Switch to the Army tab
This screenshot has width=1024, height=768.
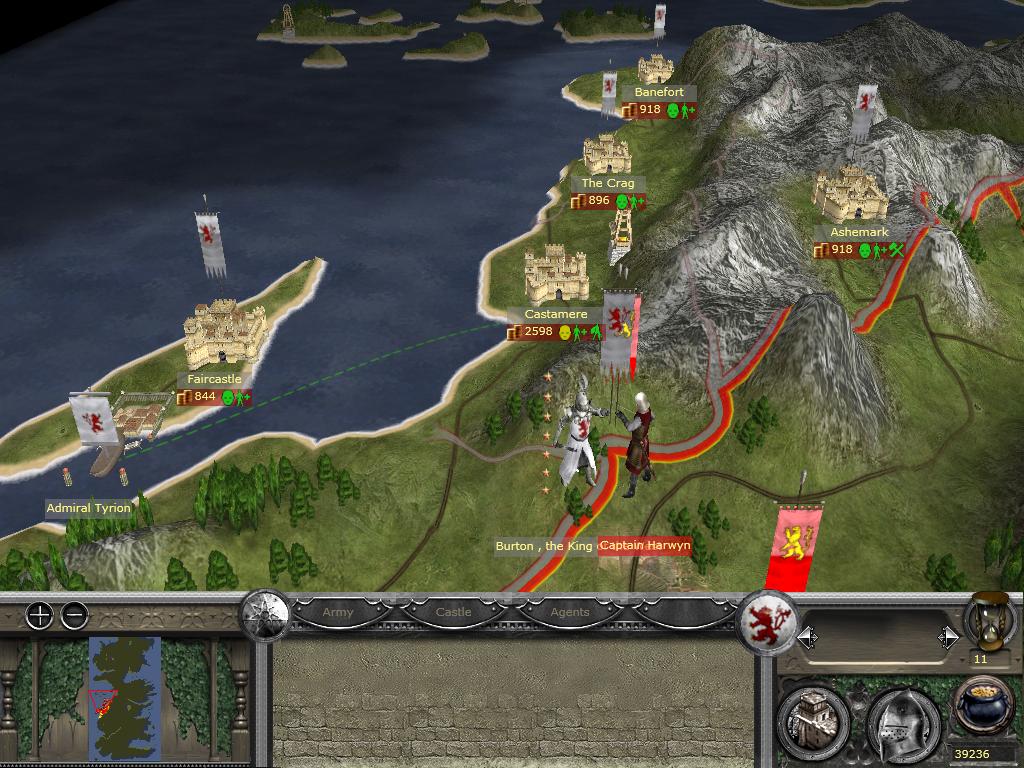338,612
